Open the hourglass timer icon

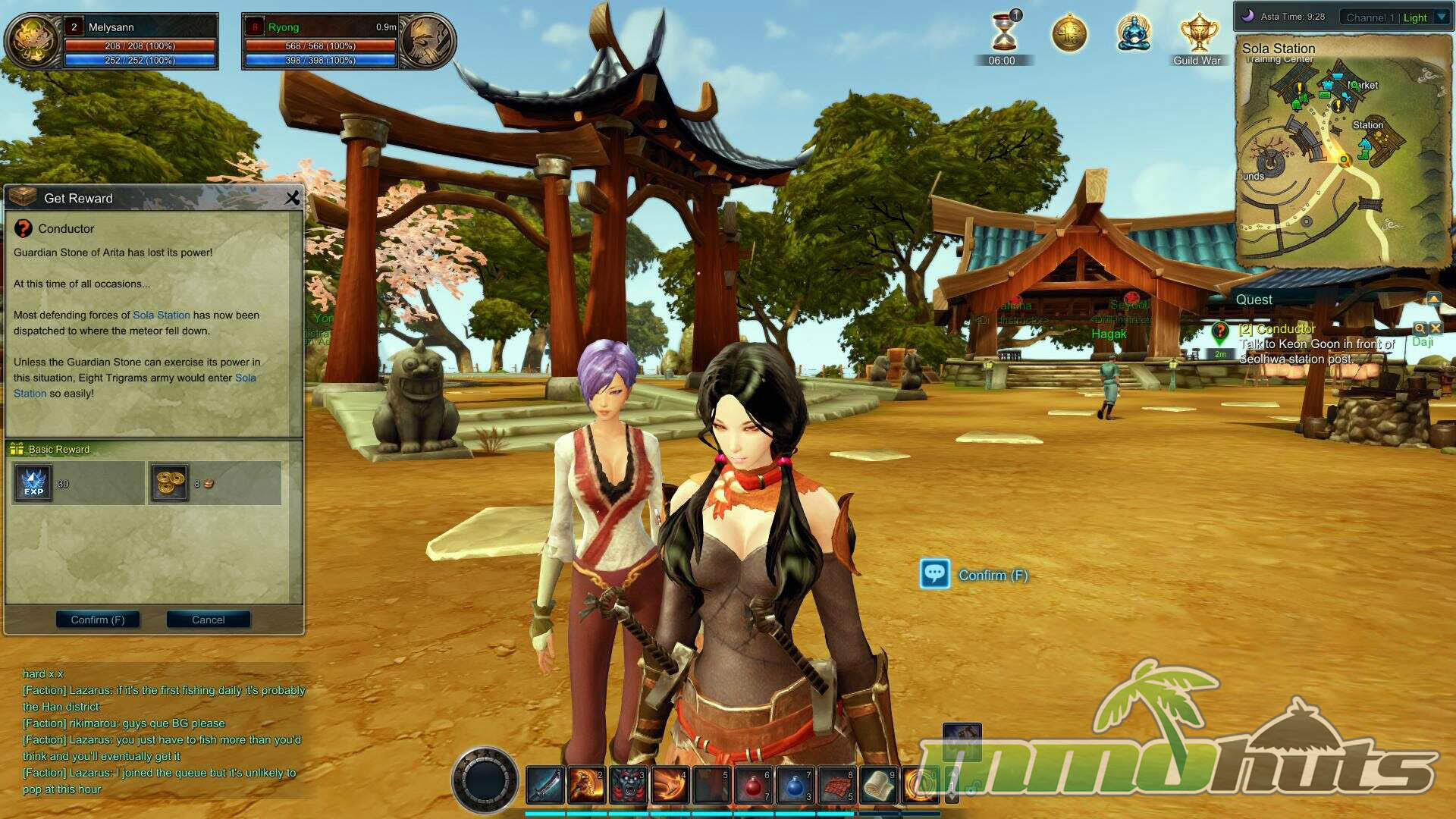click(1003, 33)
